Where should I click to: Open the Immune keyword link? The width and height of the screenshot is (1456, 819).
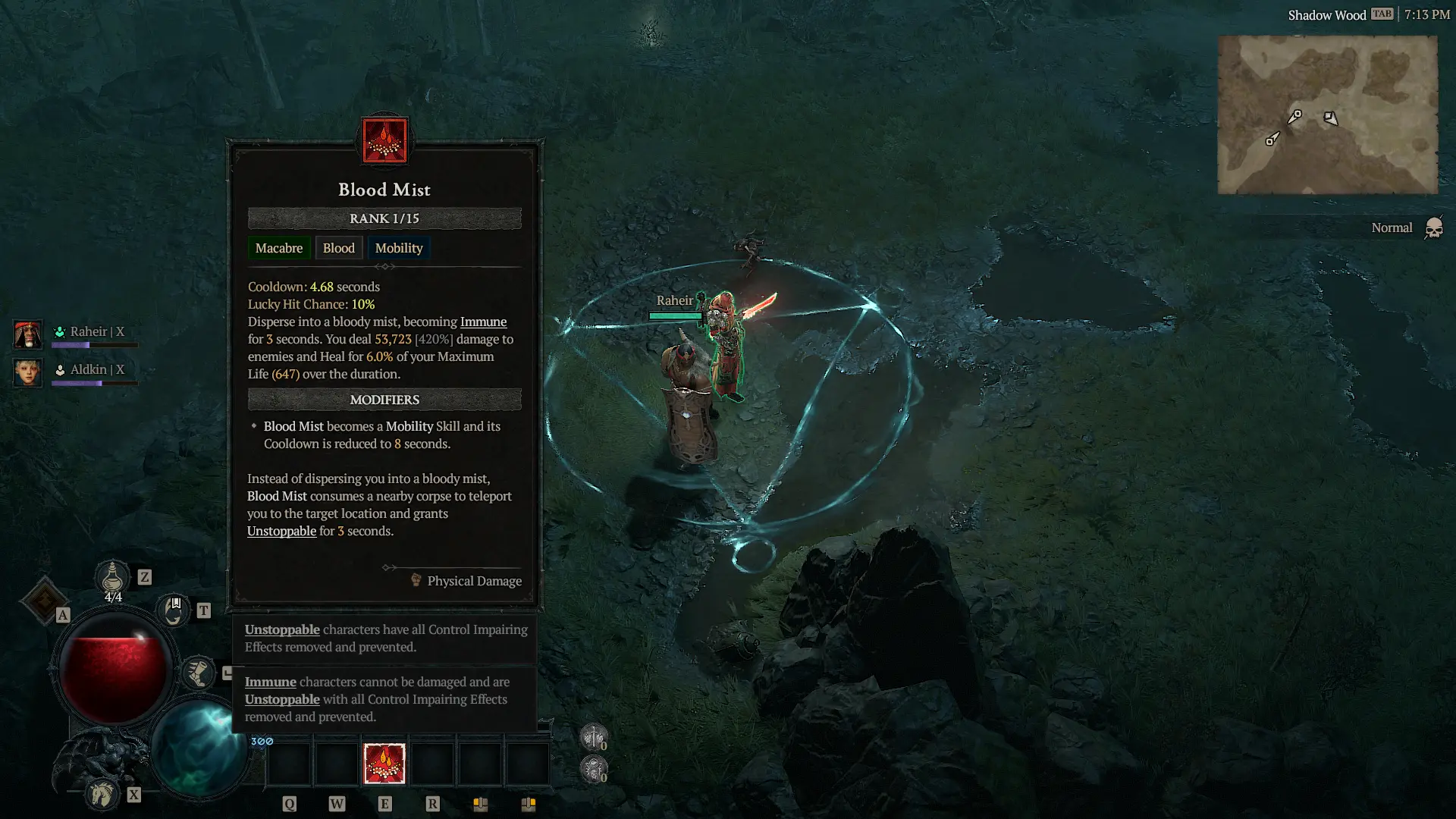[x=483, y=322]
